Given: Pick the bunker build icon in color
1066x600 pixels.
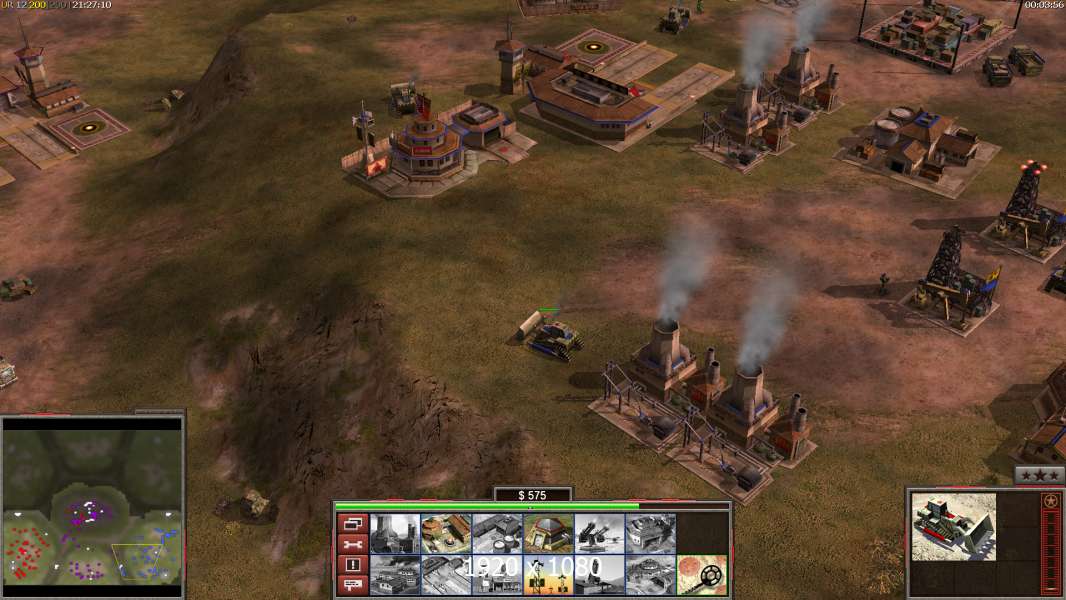Looking at the screenshot, I should point(548,534).
